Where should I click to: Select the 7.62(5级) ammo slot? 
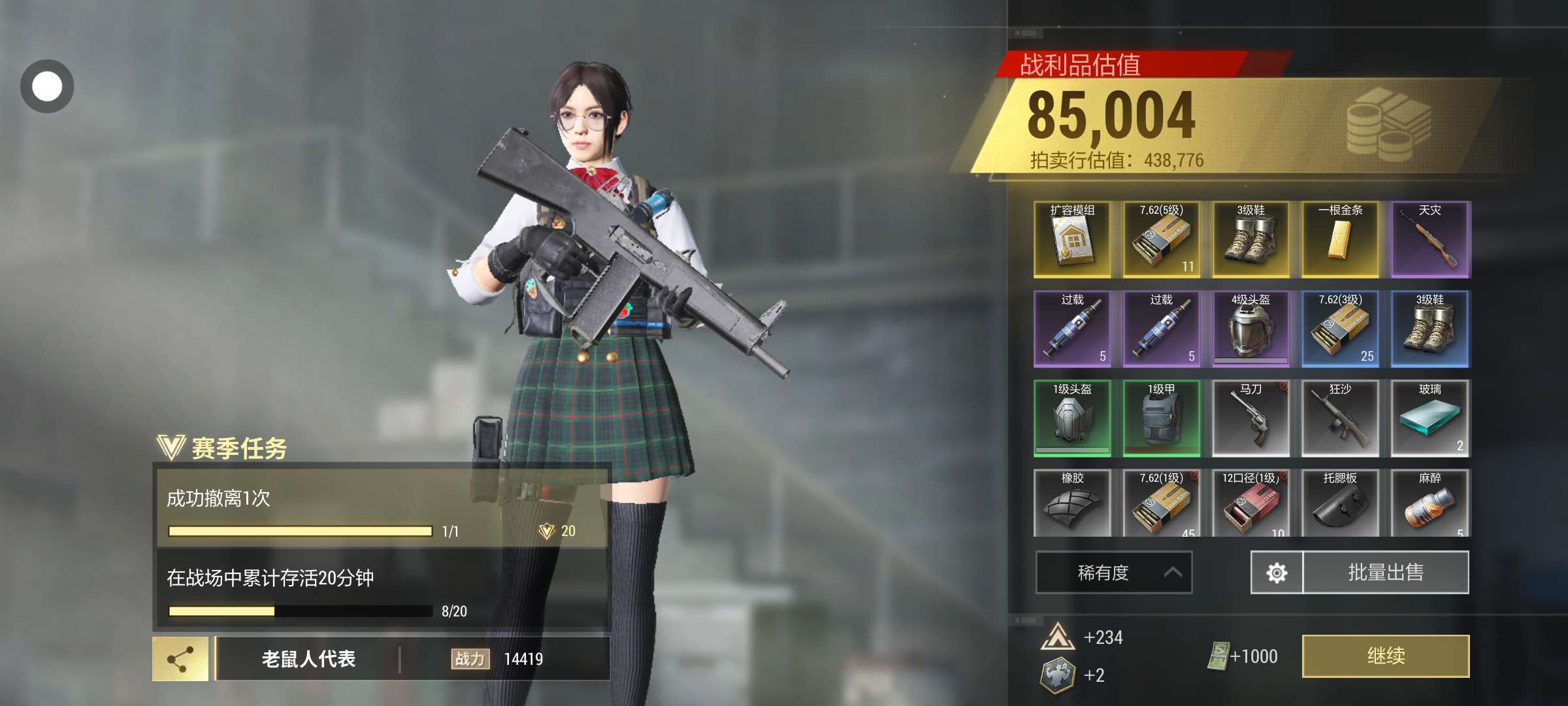point(1161,239)
